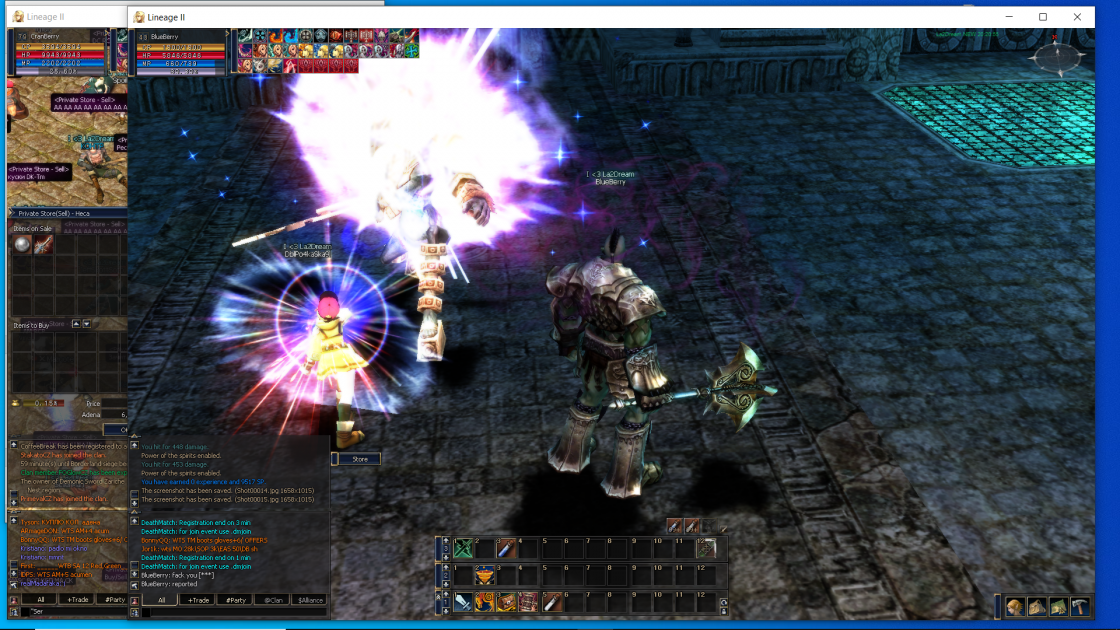
Task: Open the world map icon
Action: (x=1058, y=607)
